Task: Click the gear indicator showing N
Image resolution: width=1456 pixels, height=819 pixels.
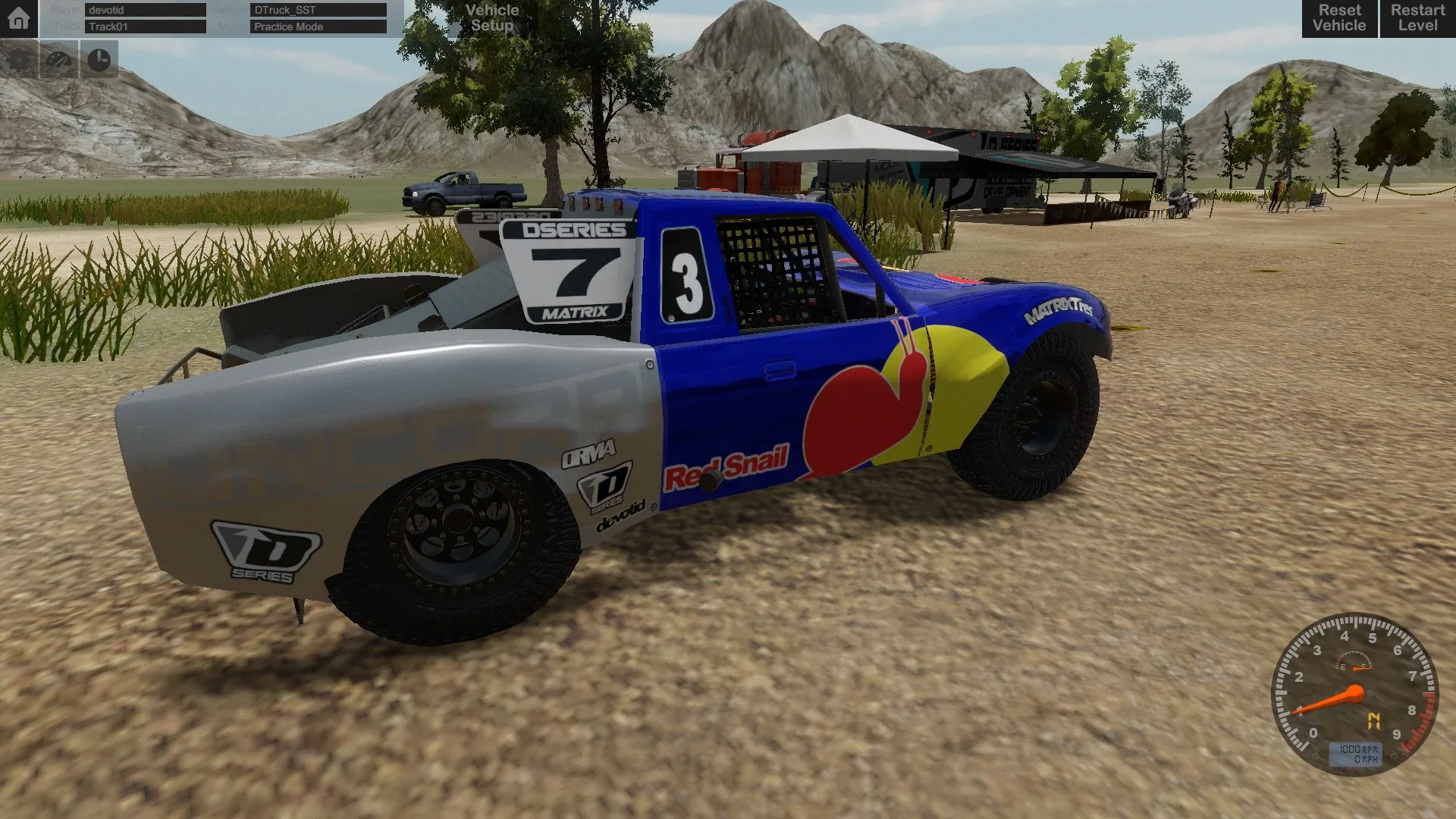Action: (x=1375, y=719)
